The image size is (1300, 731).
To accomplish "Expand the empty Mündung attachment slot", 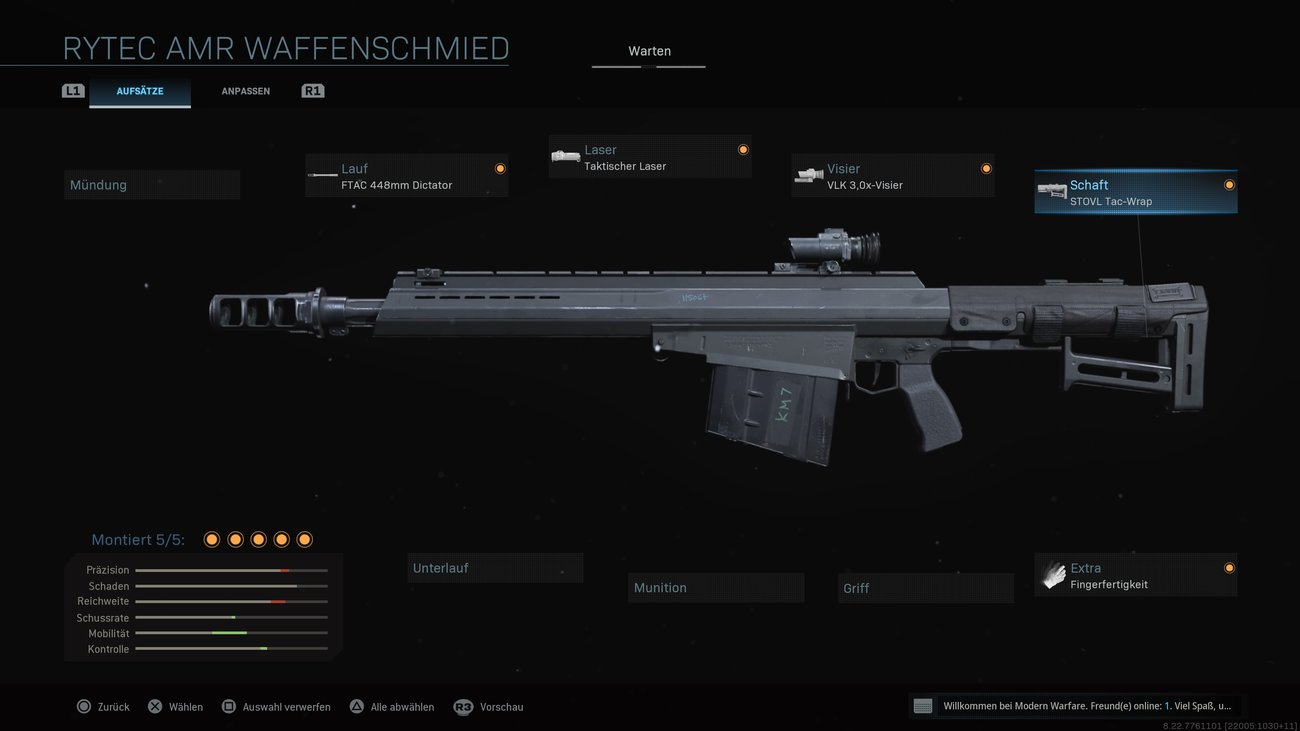I will [x=152, y=184].
